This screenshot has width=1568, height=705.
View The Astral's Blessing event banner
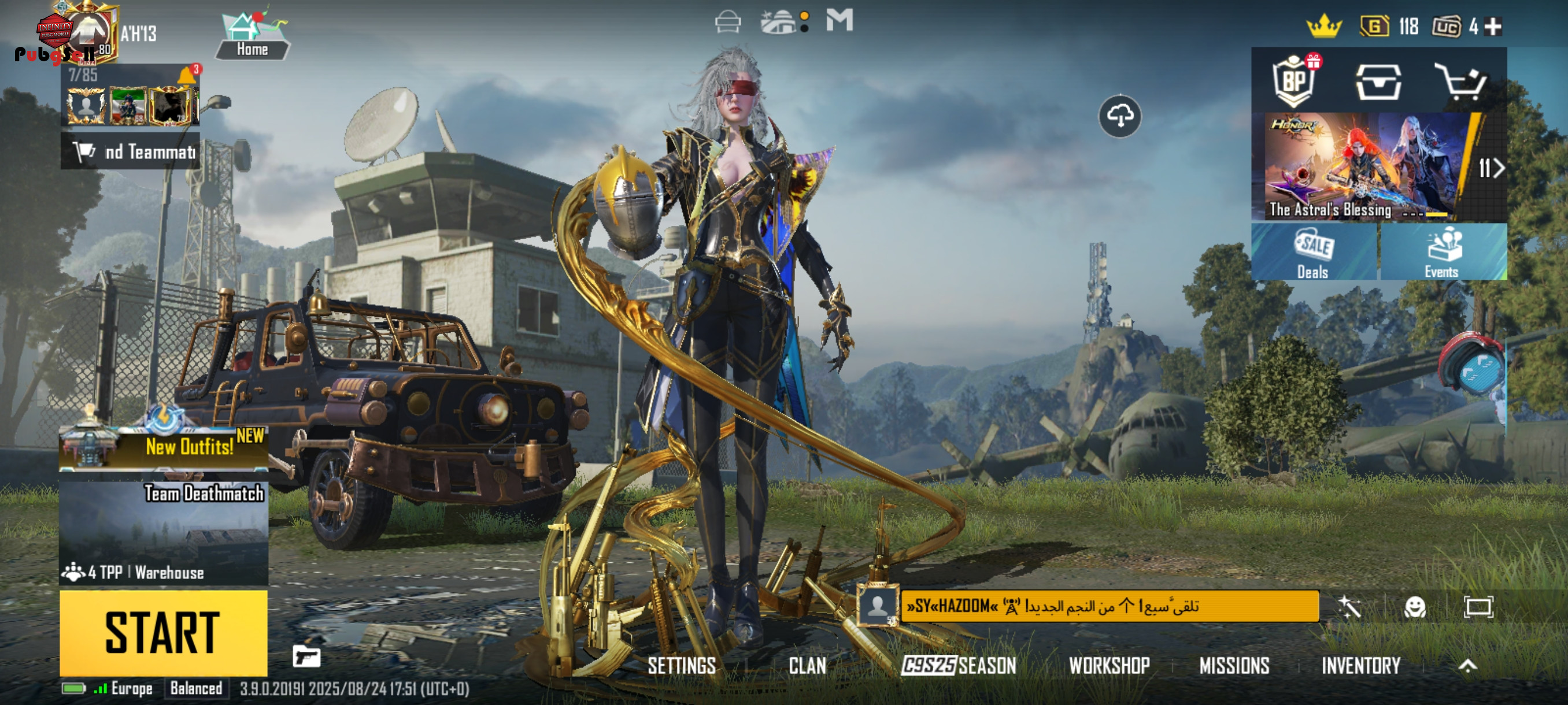tap(1362, 166)
